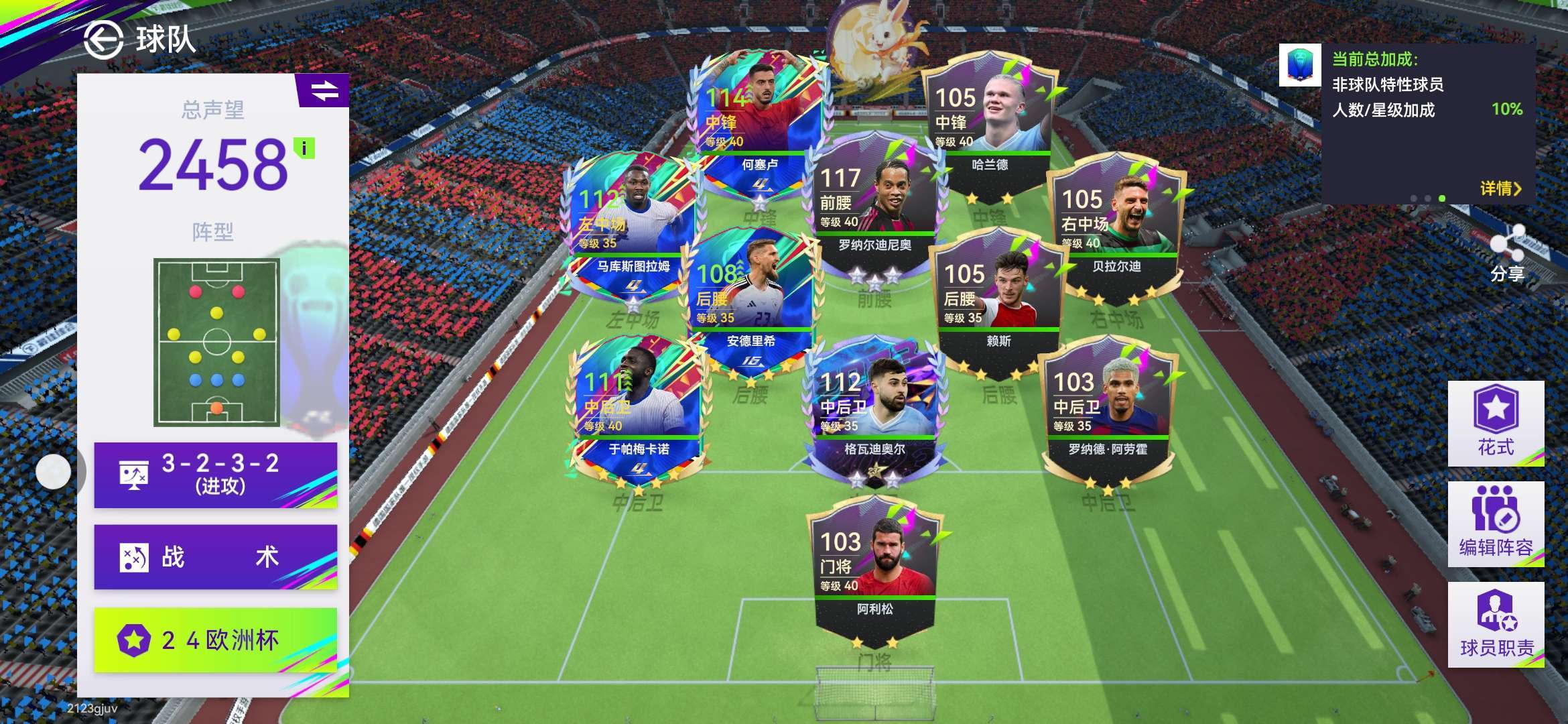Open the 战术 tactics menu

click(x=216, y=557)
